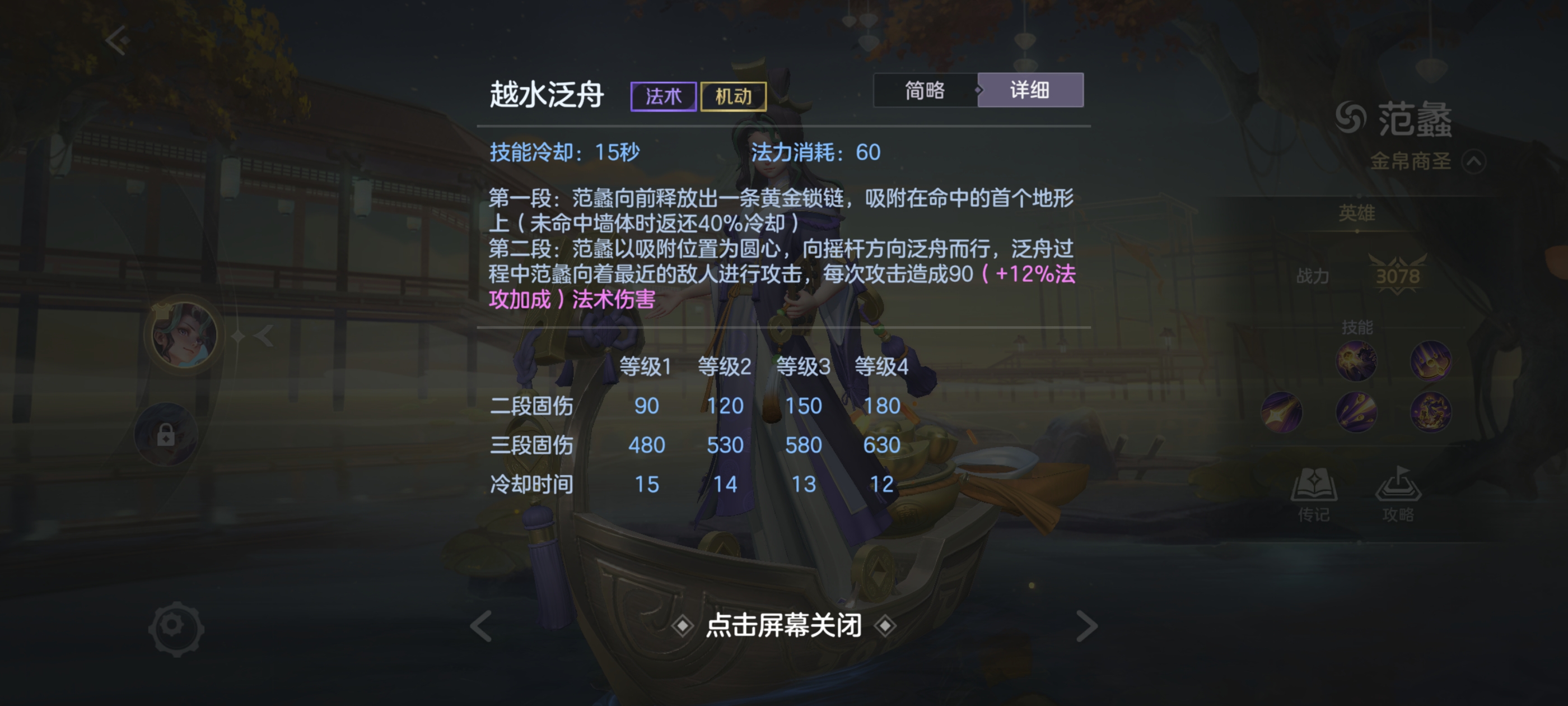
Task: Click the left arrow for previous skill
Action: pyautogui.click(x=481, y=624)
